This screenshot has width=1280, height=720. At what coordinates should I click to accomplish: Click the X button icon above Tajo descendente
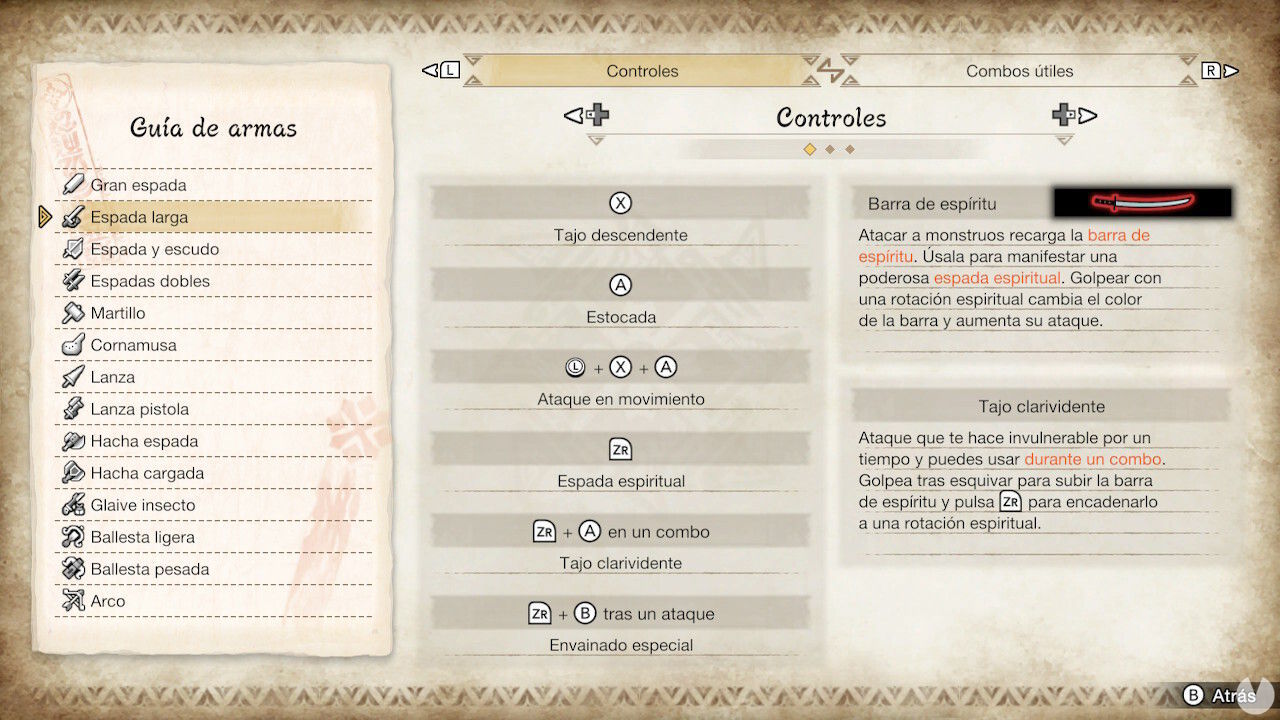click(620, 202)
